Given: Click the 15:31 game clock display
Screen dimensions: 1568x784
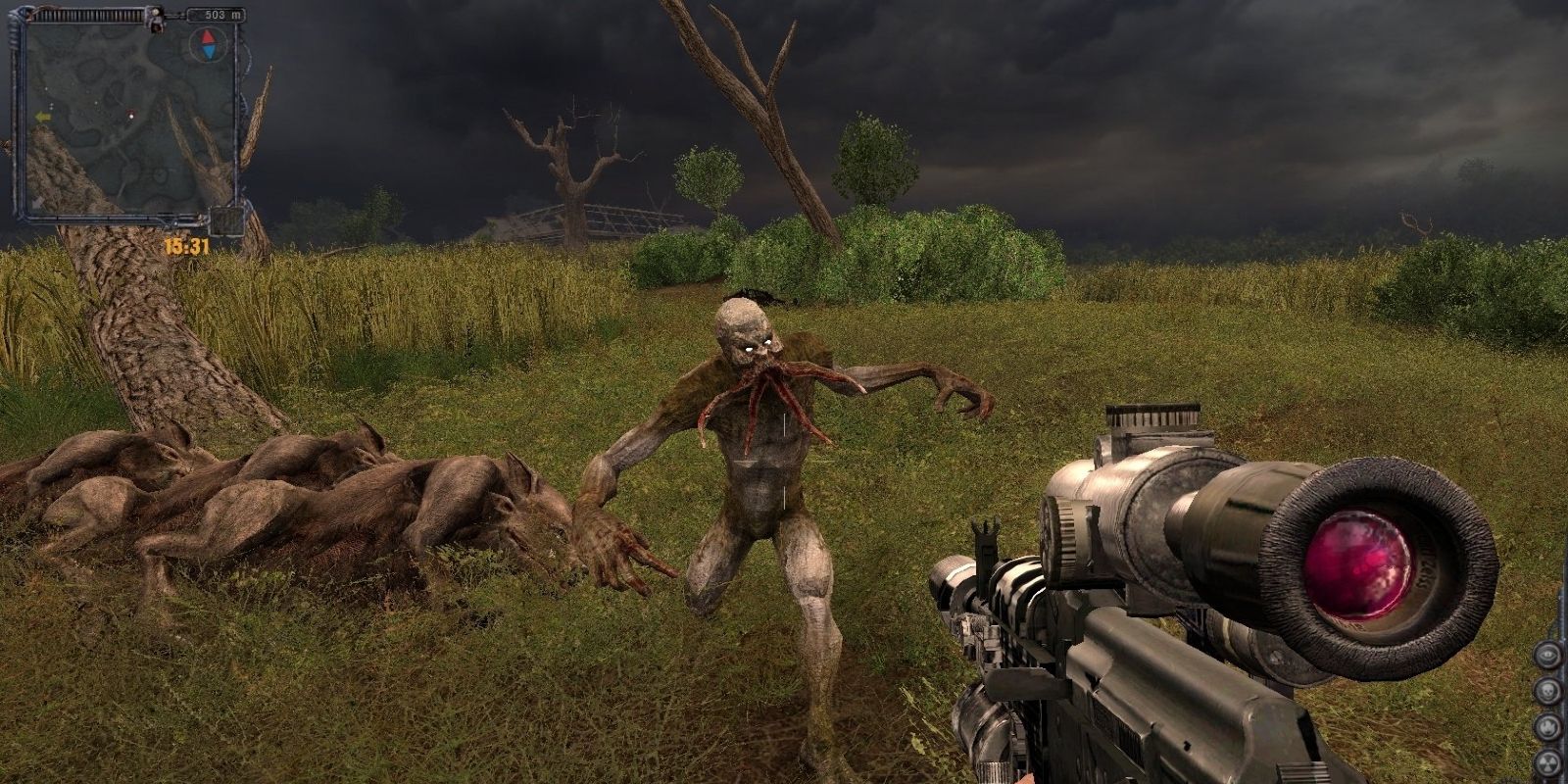Looking at the screenshot, I should pyautogui.click(x=186, y=245).
